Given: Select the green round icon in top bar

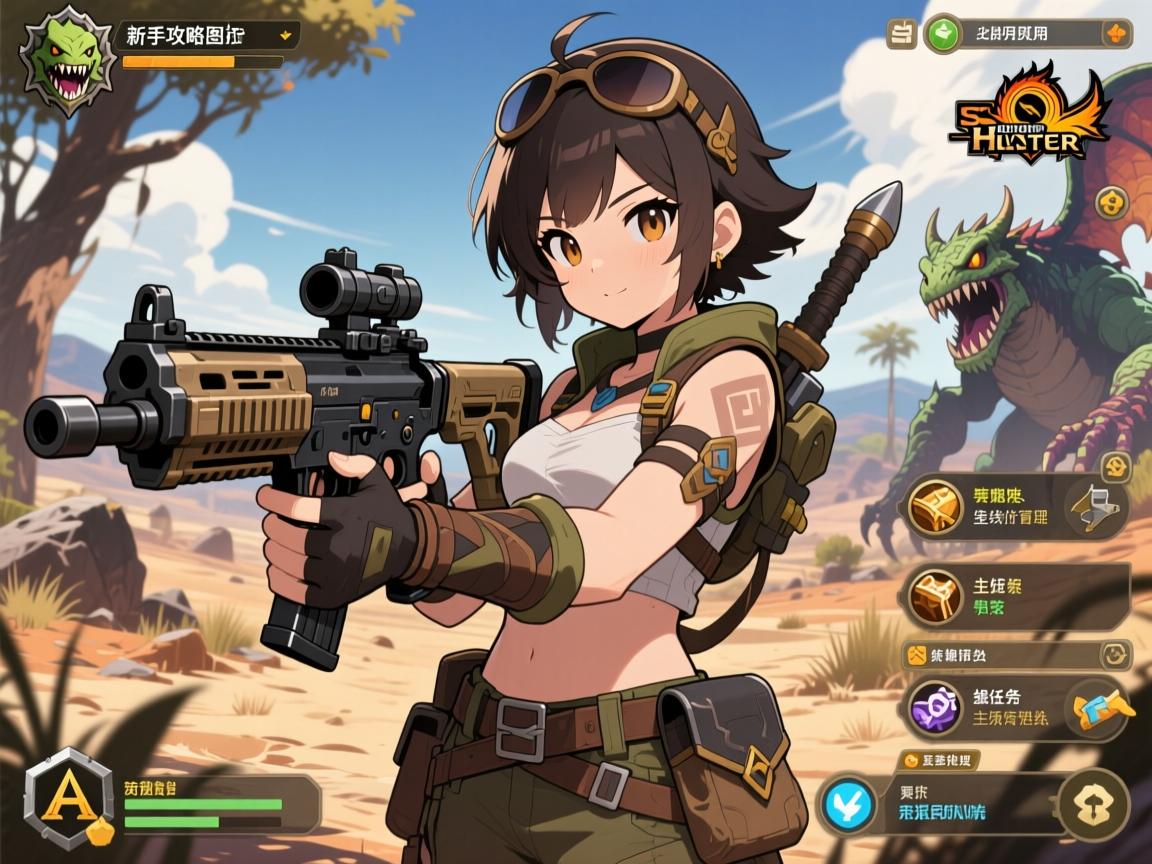Looking at the screenshot, I should (x=940, y=35).
